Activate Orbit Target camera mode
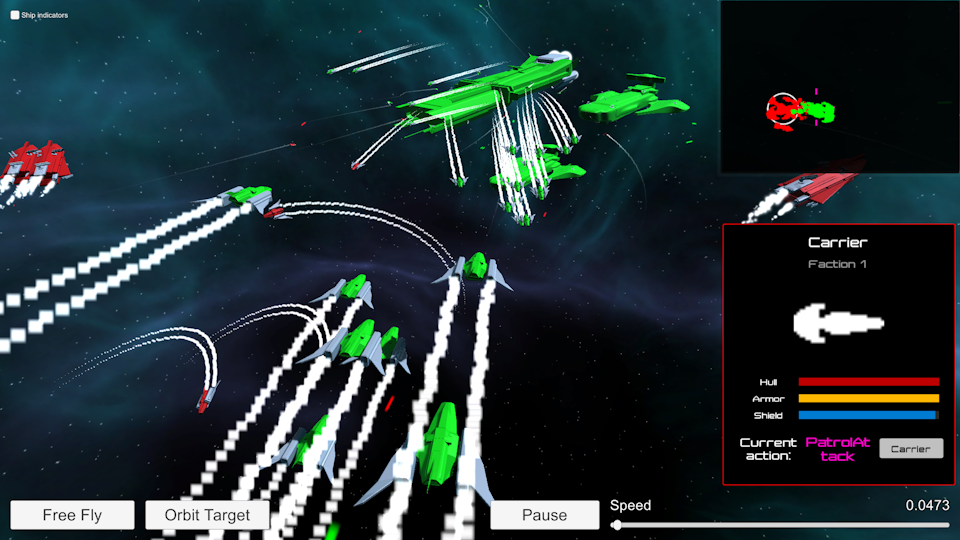Image resolution: width=960 pixels, height=540 pixels. (207, 515)
